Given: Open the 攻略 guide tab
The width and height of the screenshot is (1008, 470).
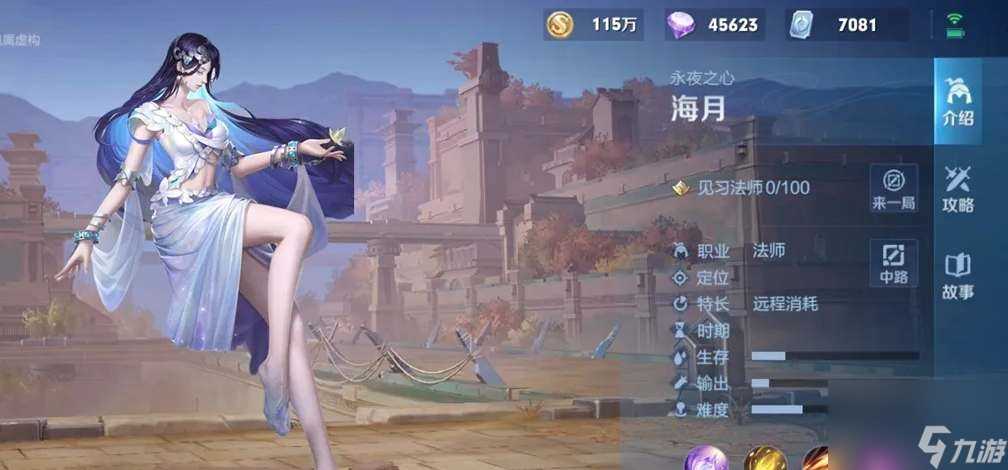Looking at the screenshot, I should coord(957,188).
